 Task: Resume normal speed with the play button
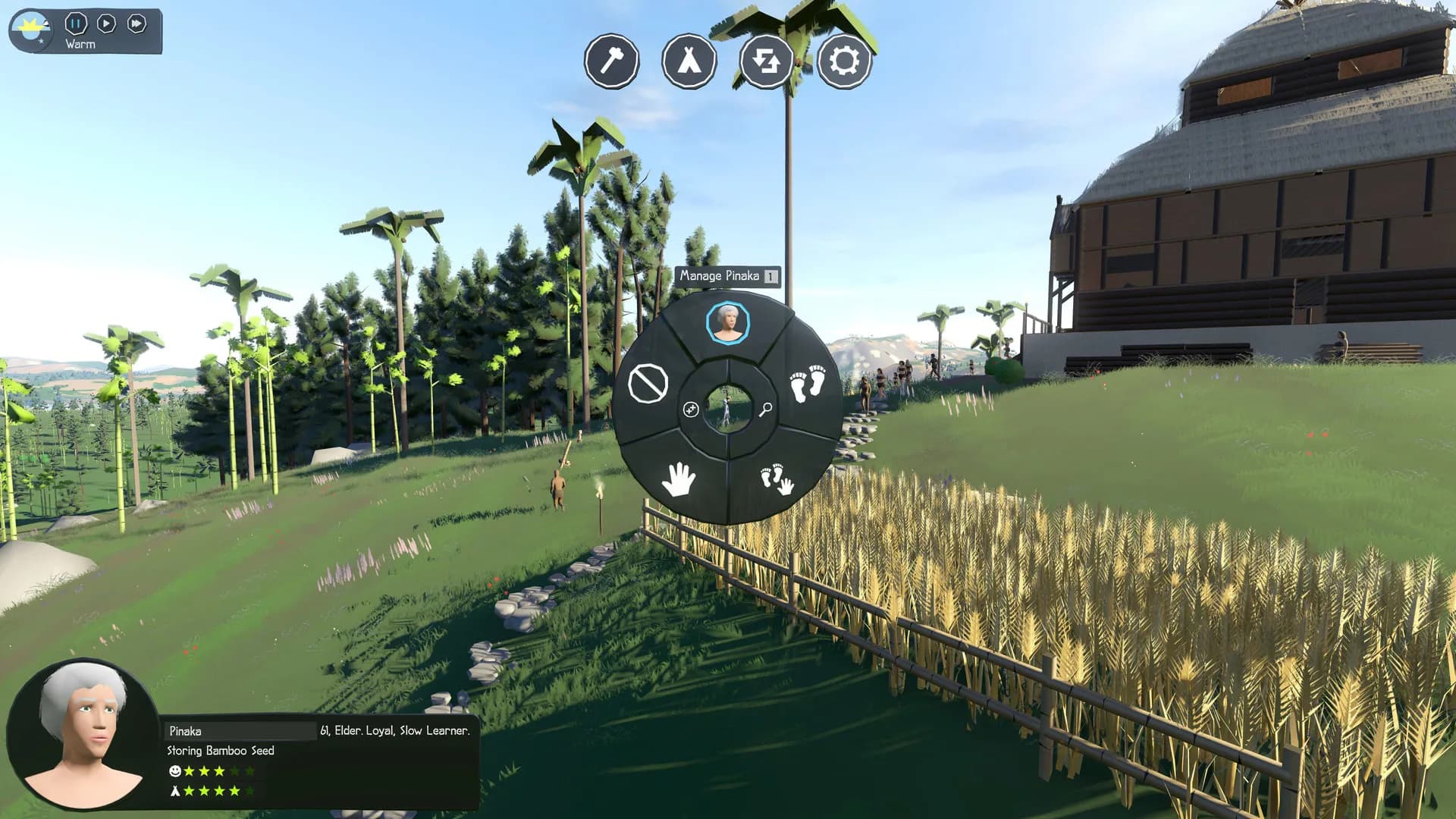(106, 24)
